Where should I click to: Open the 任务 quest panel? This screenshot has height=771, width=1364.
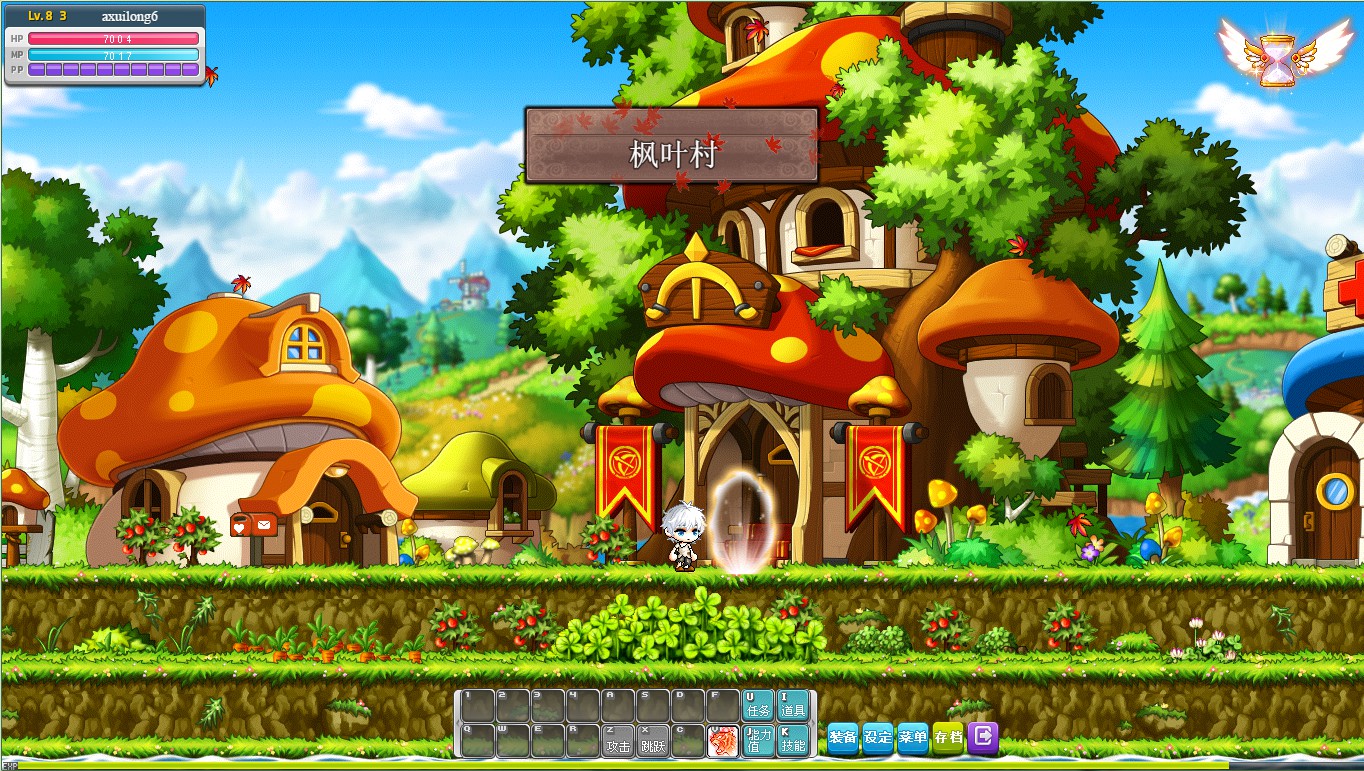point(758,705)
